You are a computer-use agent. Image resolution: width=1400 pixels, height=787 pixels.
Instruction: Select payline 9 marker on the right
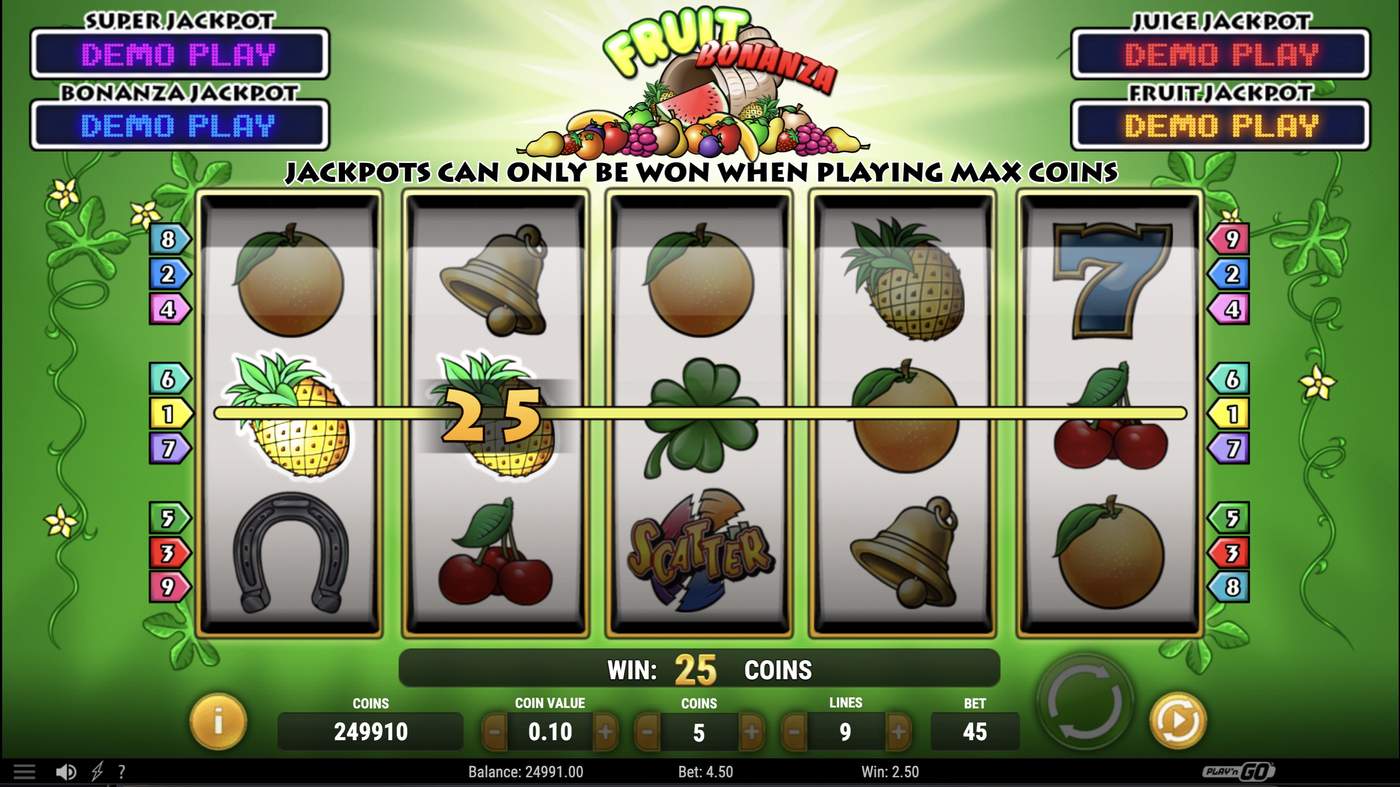pyautogui.click(x=1229, y=239)
